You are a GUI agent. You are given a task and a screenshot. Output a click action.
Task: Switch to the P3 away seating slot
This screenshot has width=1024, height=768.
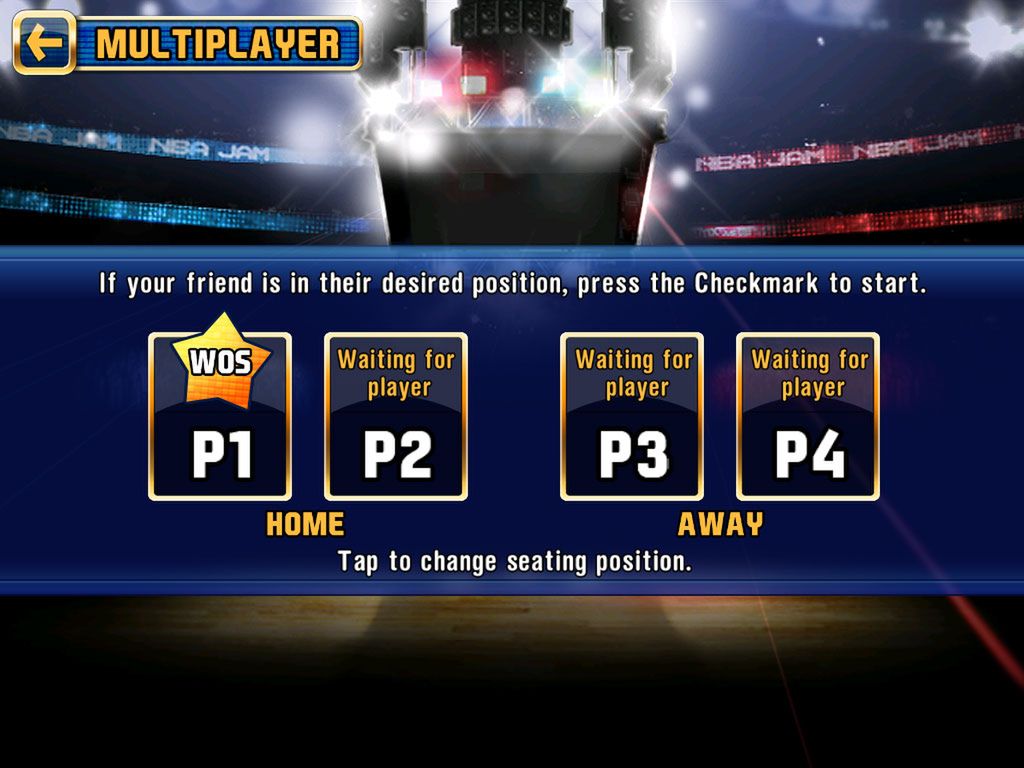pos(632,417)
